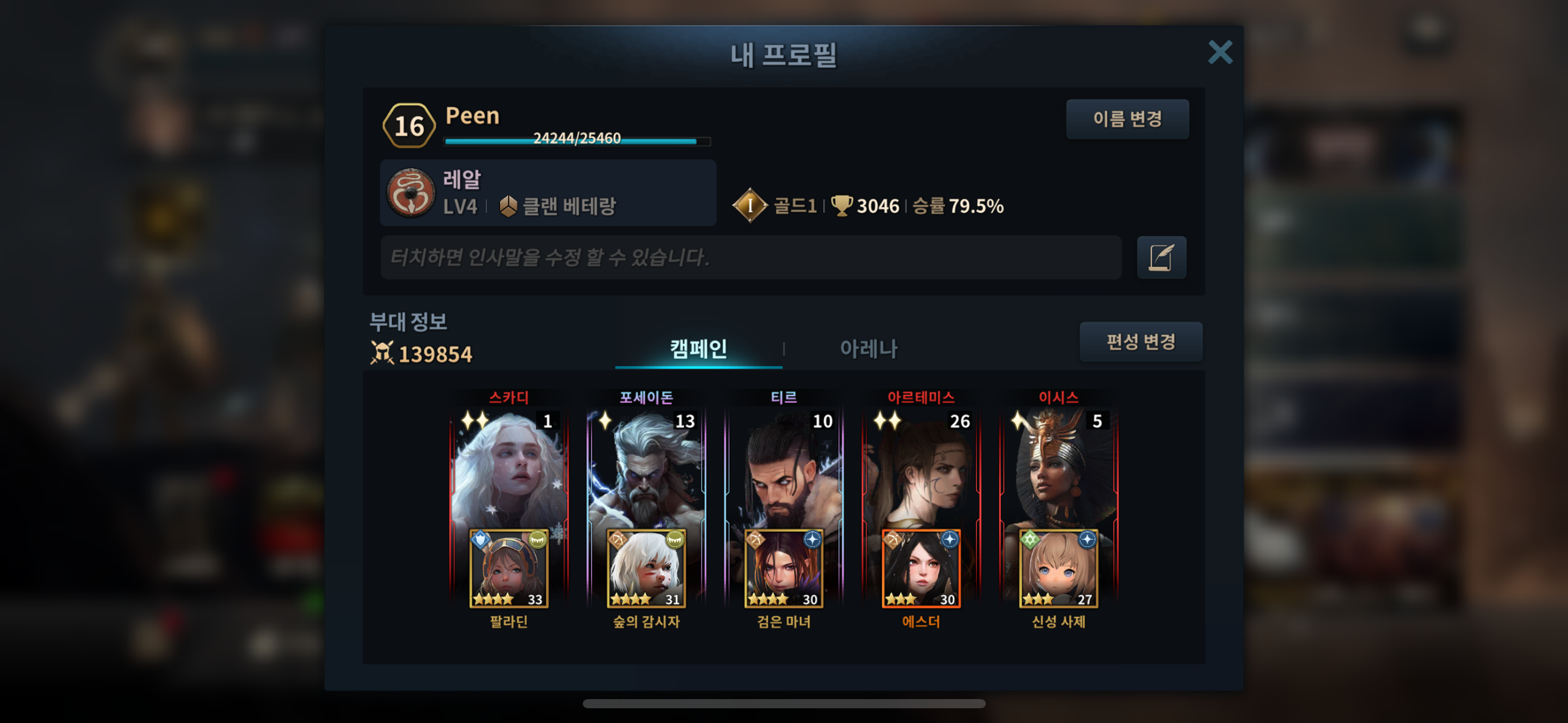Select the 이시스 god card

click(1058, 466)
